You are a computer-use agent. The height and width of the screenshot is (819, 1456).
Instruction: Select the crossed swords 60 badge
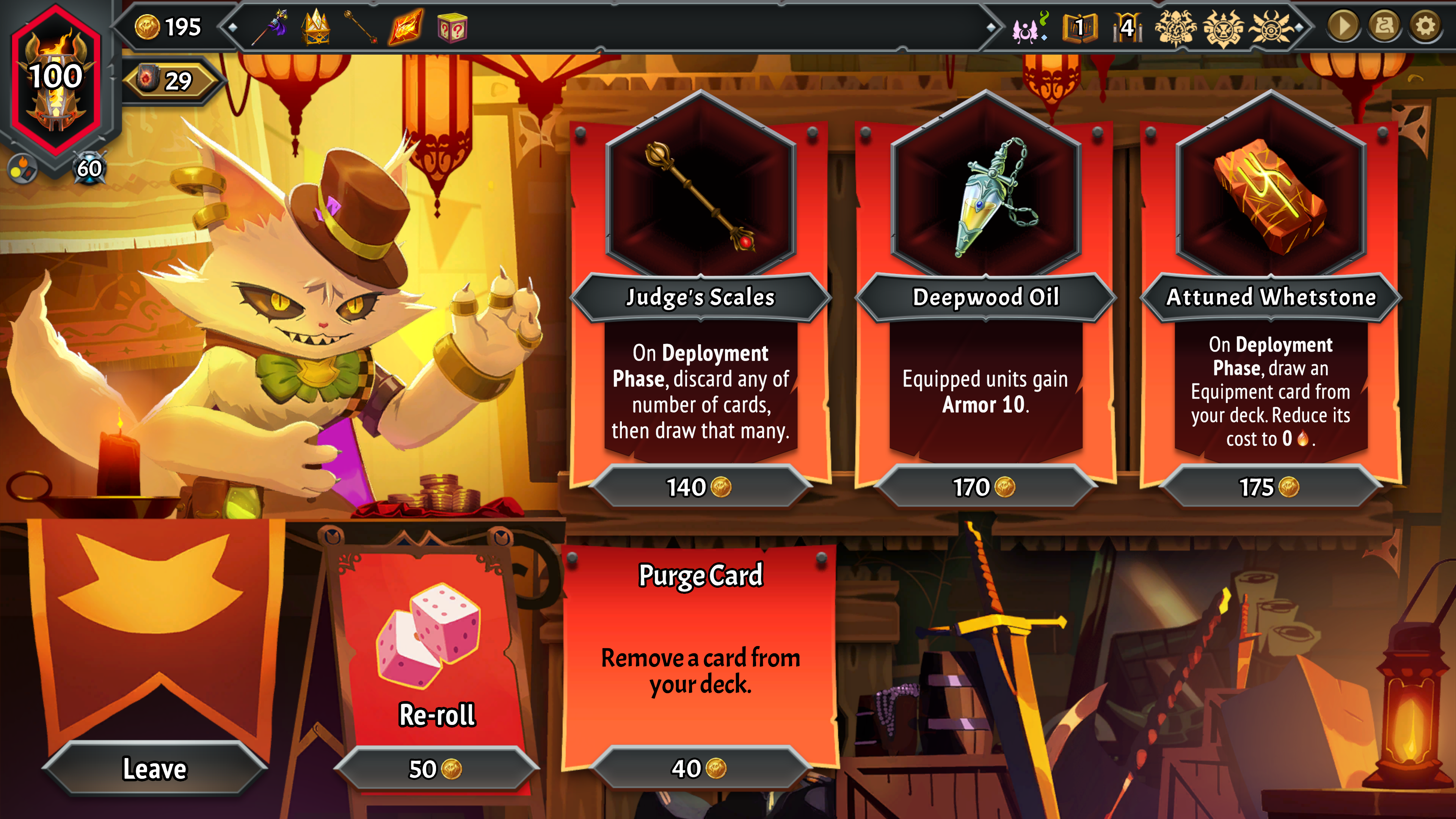tap(89, 168)
